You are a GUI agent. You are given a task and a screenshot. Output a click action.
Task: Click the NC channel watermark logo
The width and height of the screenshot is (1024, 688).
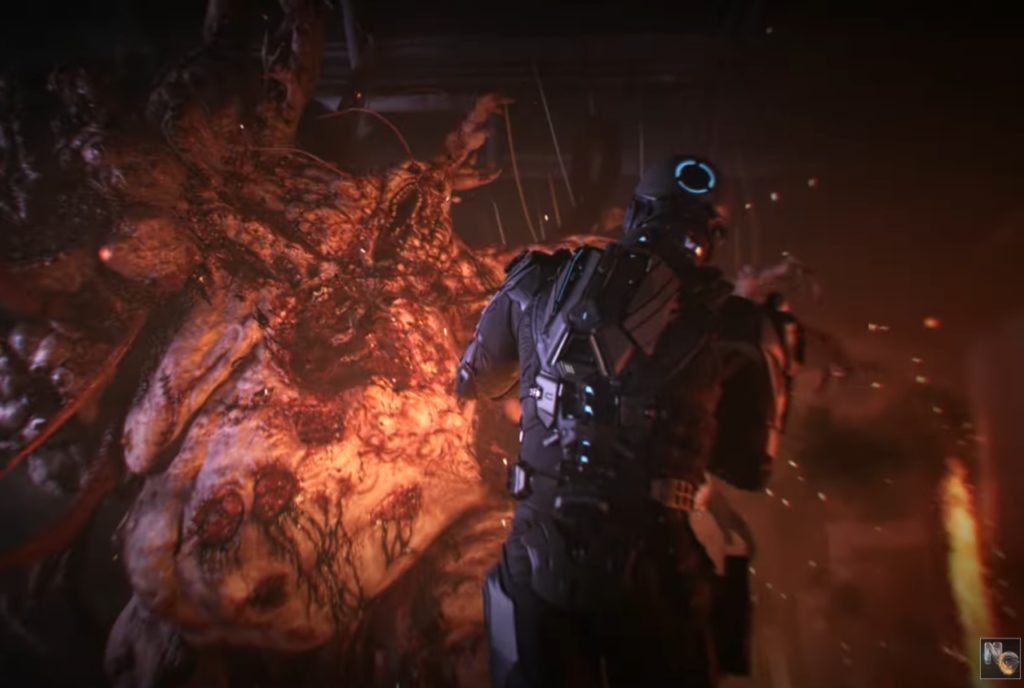click(x=999, y=658)
